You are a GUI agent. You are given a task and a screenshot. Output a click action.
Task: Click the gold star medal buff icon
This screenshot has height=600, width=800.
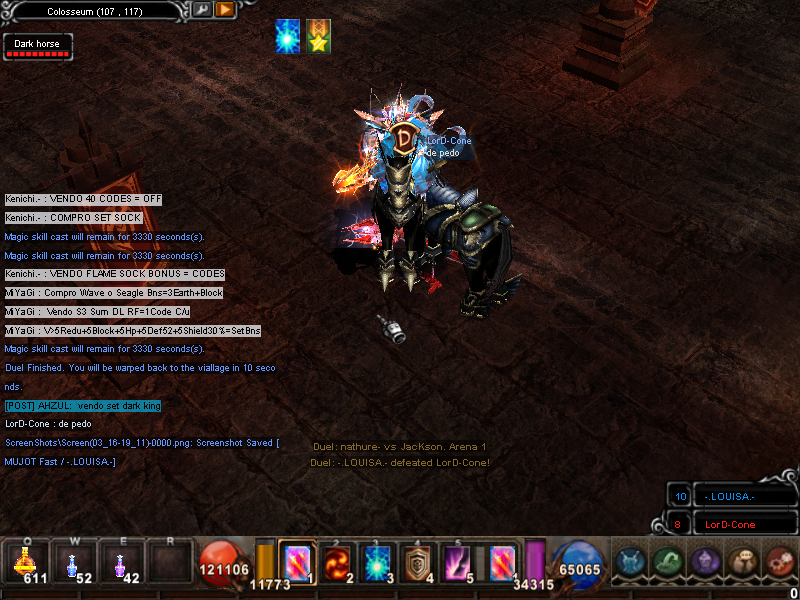click(x=319, y=37)
